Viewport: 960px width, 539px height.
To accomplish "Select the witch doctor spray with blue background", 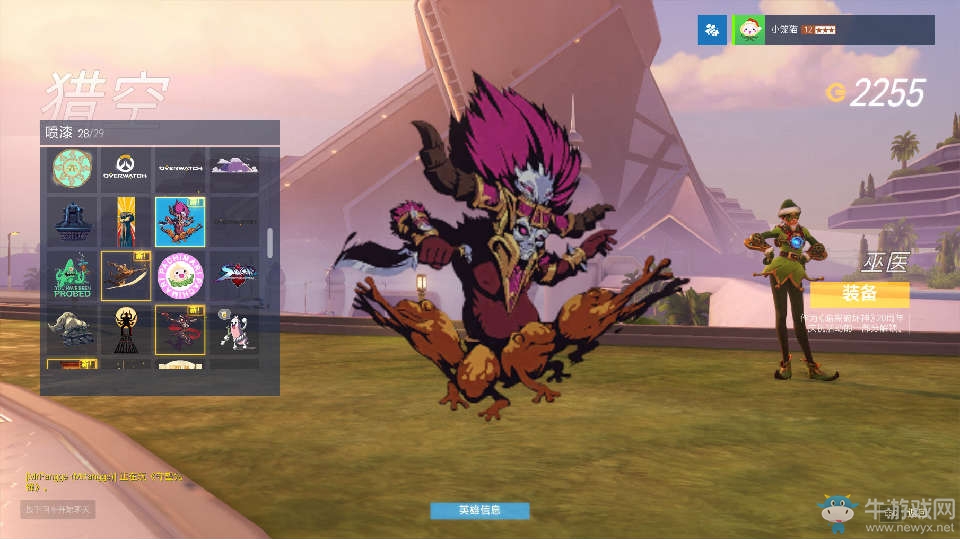I will [180, 222].
